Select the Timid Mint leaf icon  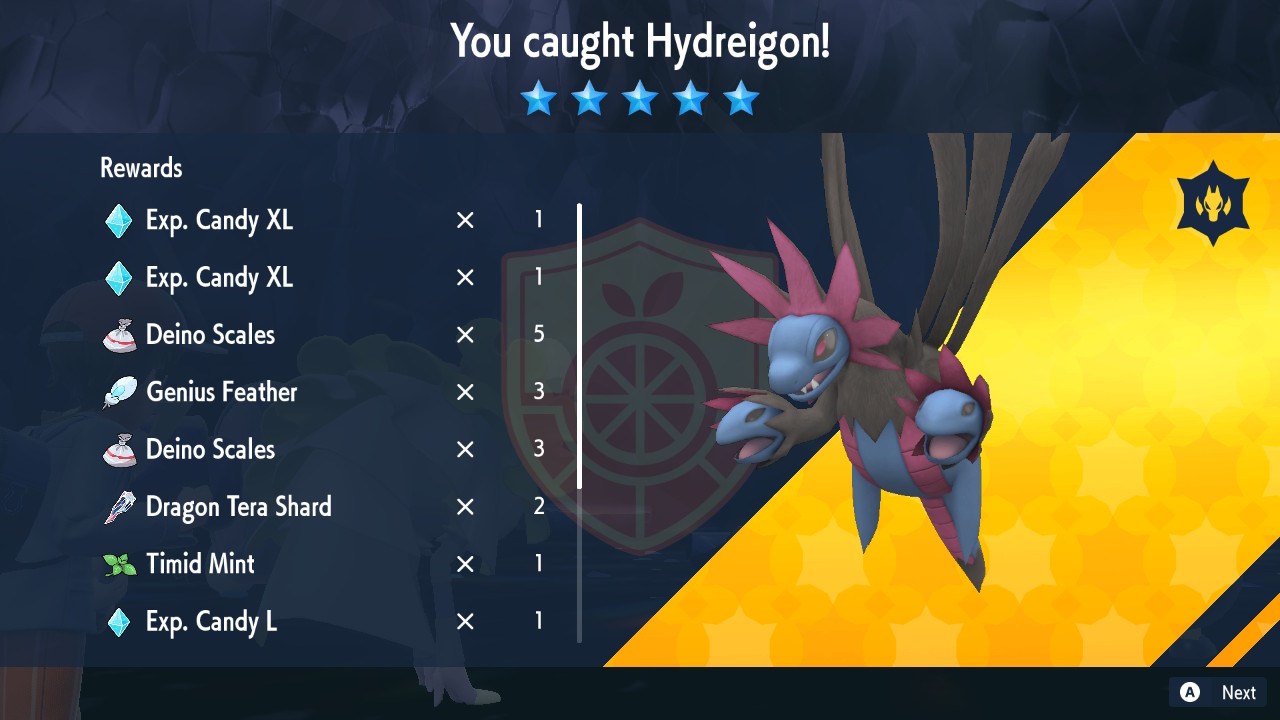coord(117,564)
